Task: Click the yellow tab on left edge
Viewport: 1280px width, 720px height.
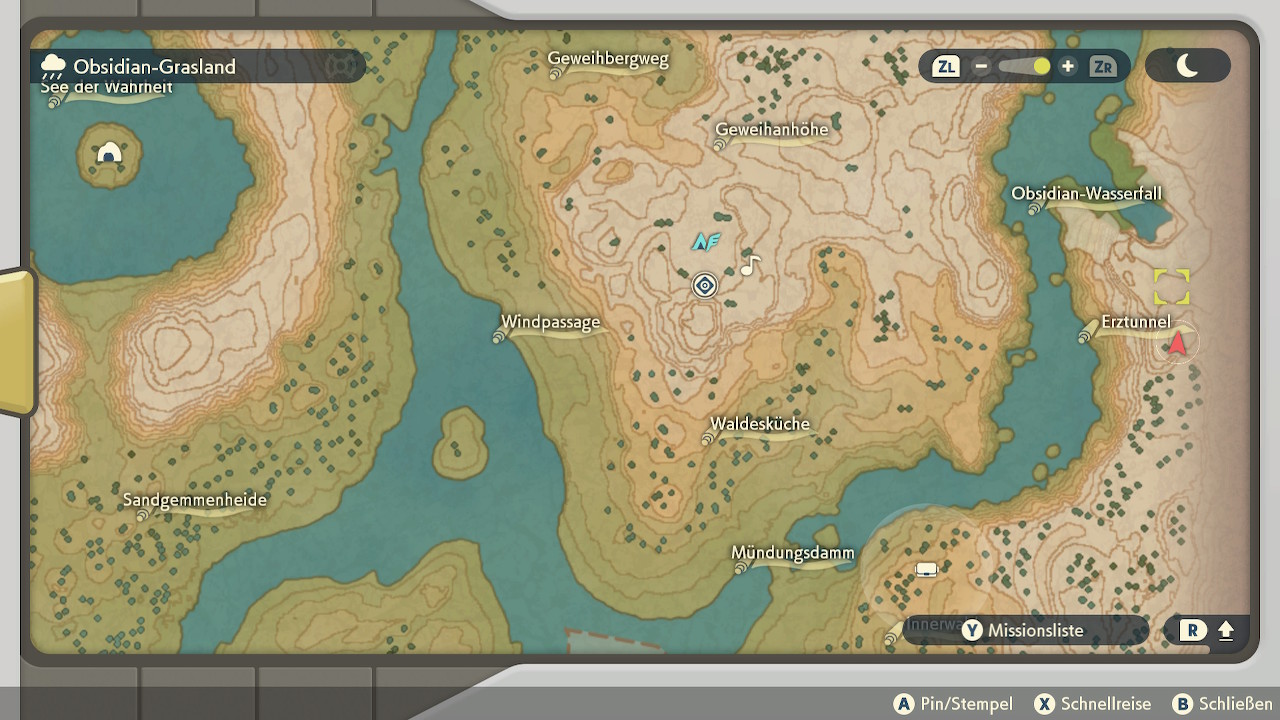Action: (16, 342)
